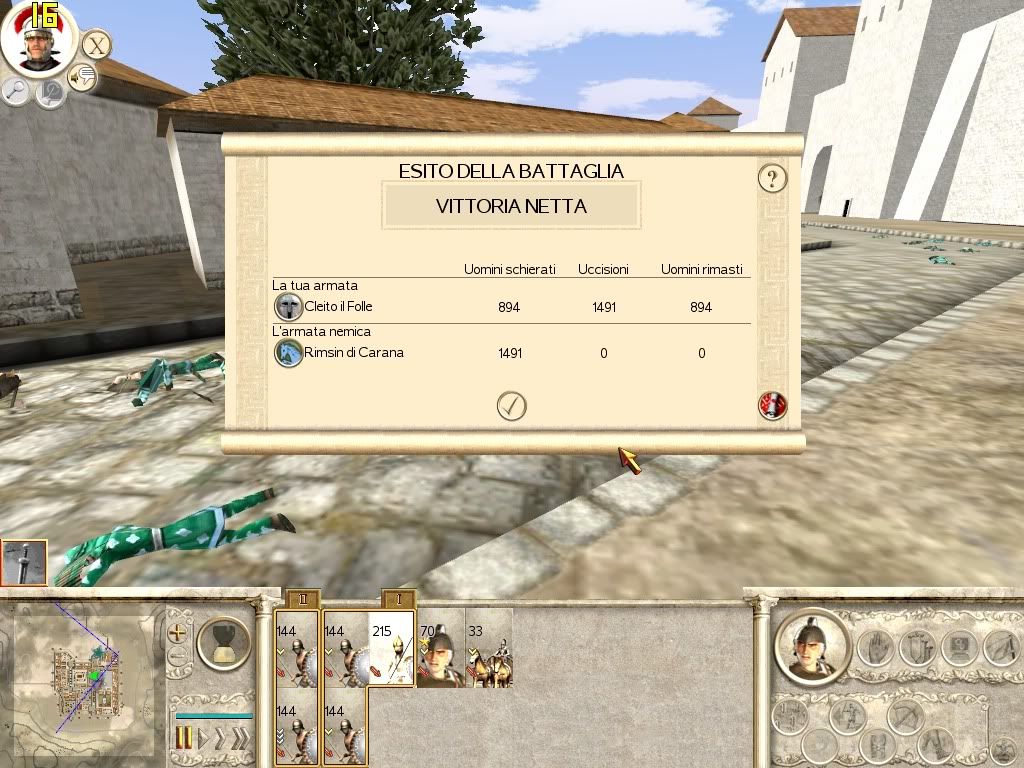Click the raised hand halt order button
This screenshot has height=768, width=1024.
click(x=877, y=647)
